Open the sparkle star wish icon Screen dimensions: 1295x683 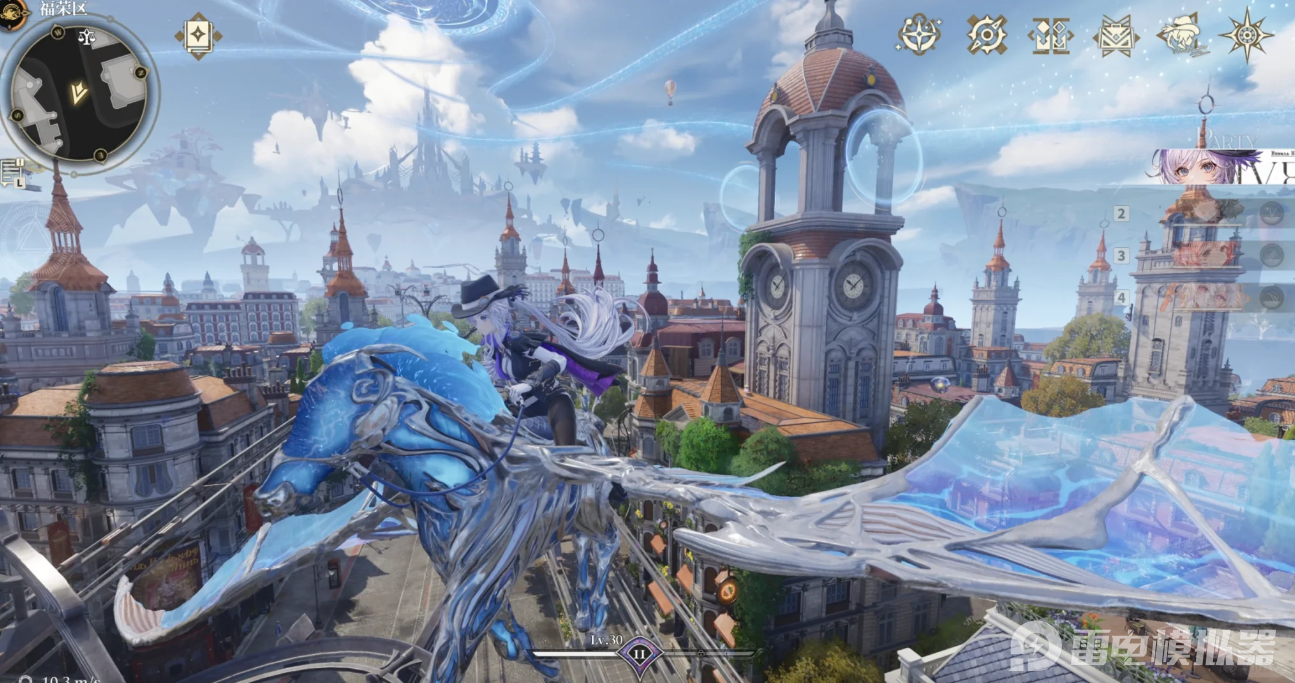point(918,35)
